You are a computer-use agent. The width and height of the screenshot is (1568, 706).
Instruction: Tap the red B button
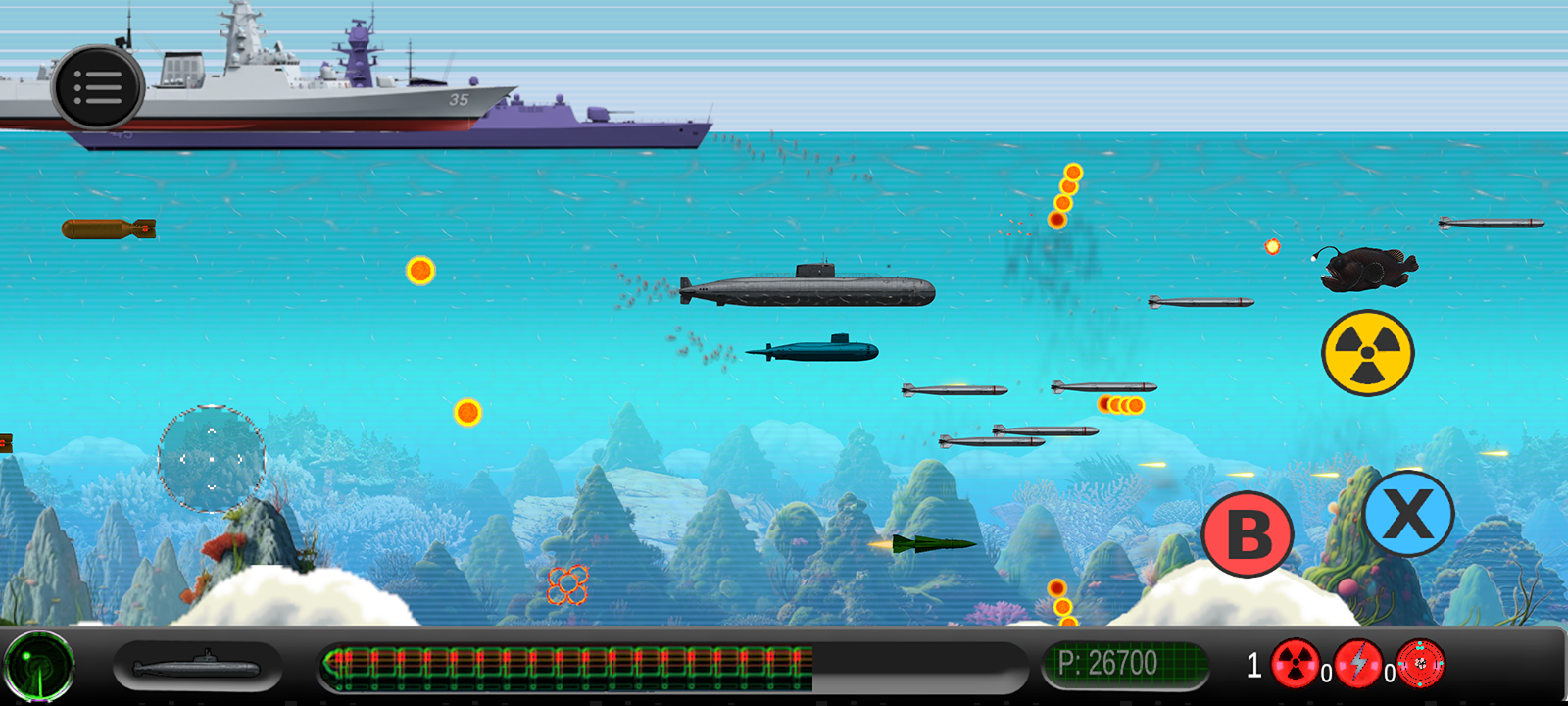1248,534
